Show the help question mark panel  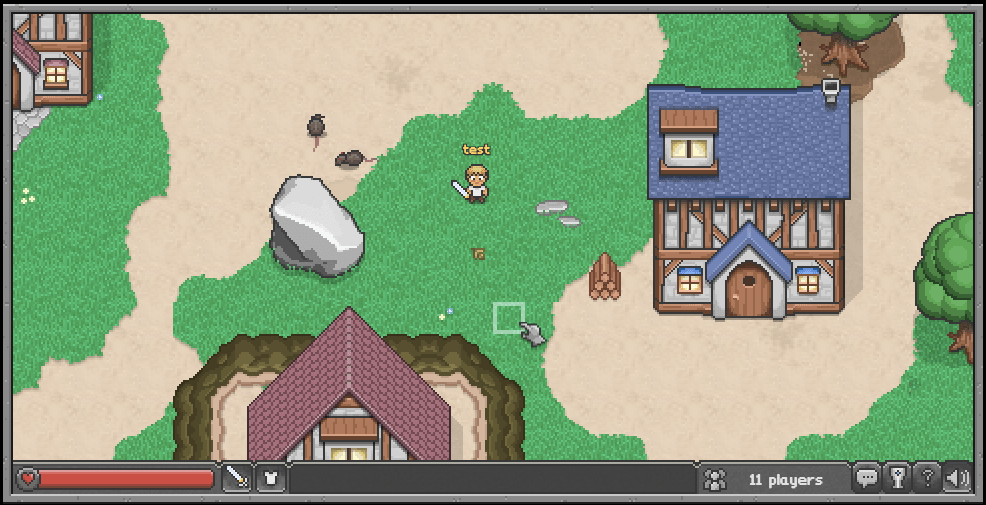pos(927,479)
